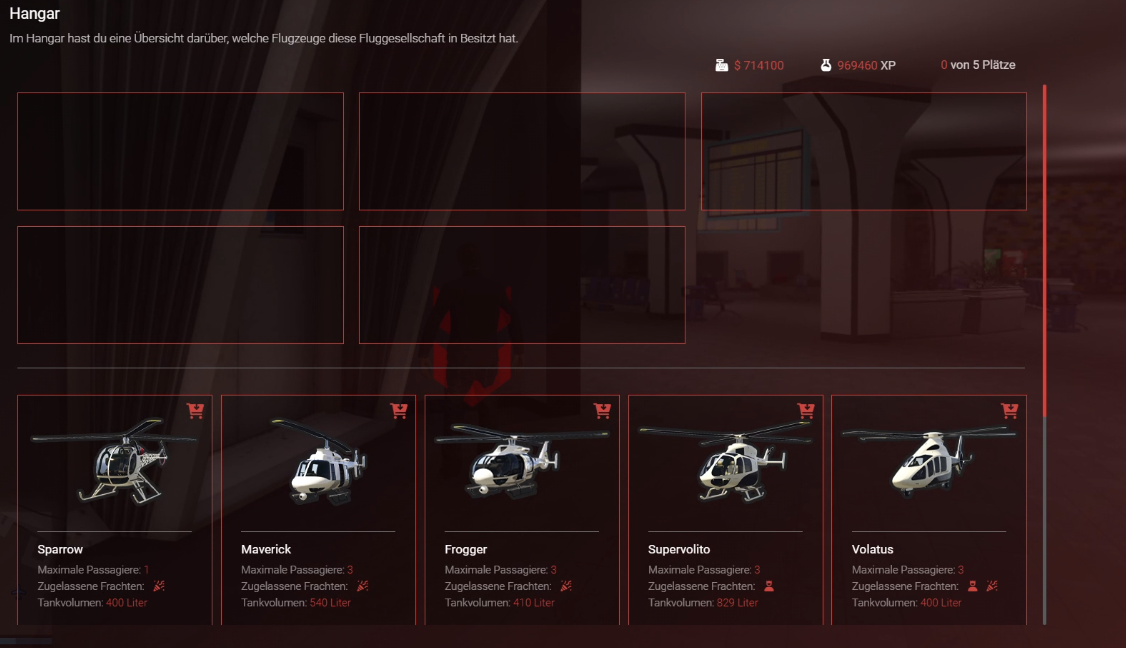Image resolution: width=1126 pixels, height=648 pixels.
Task: Click the red vertical scrollbar
Action: [x=1045, y=250]
